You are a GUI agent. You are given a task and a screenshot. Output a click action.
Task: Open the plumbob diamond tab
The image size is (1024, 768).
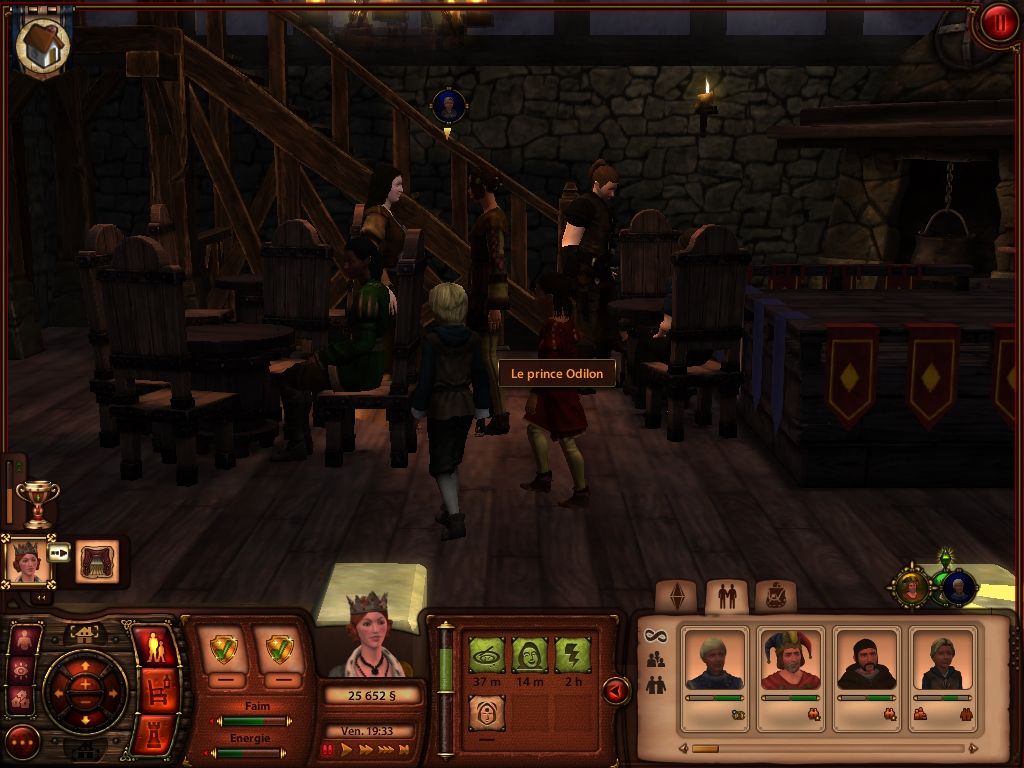677,597
